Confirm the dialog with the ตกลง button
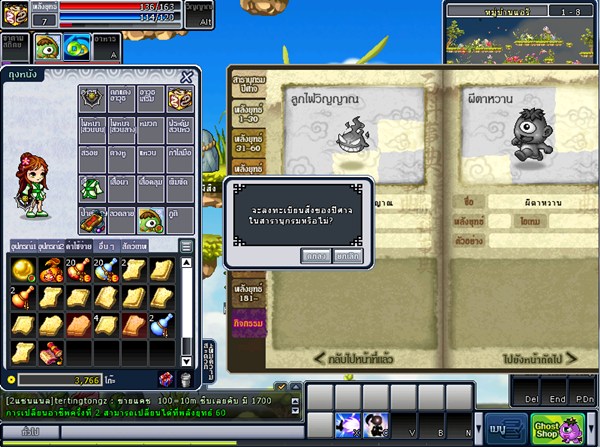The width and height of the screenshot is (600, 447). click(315, 256)
